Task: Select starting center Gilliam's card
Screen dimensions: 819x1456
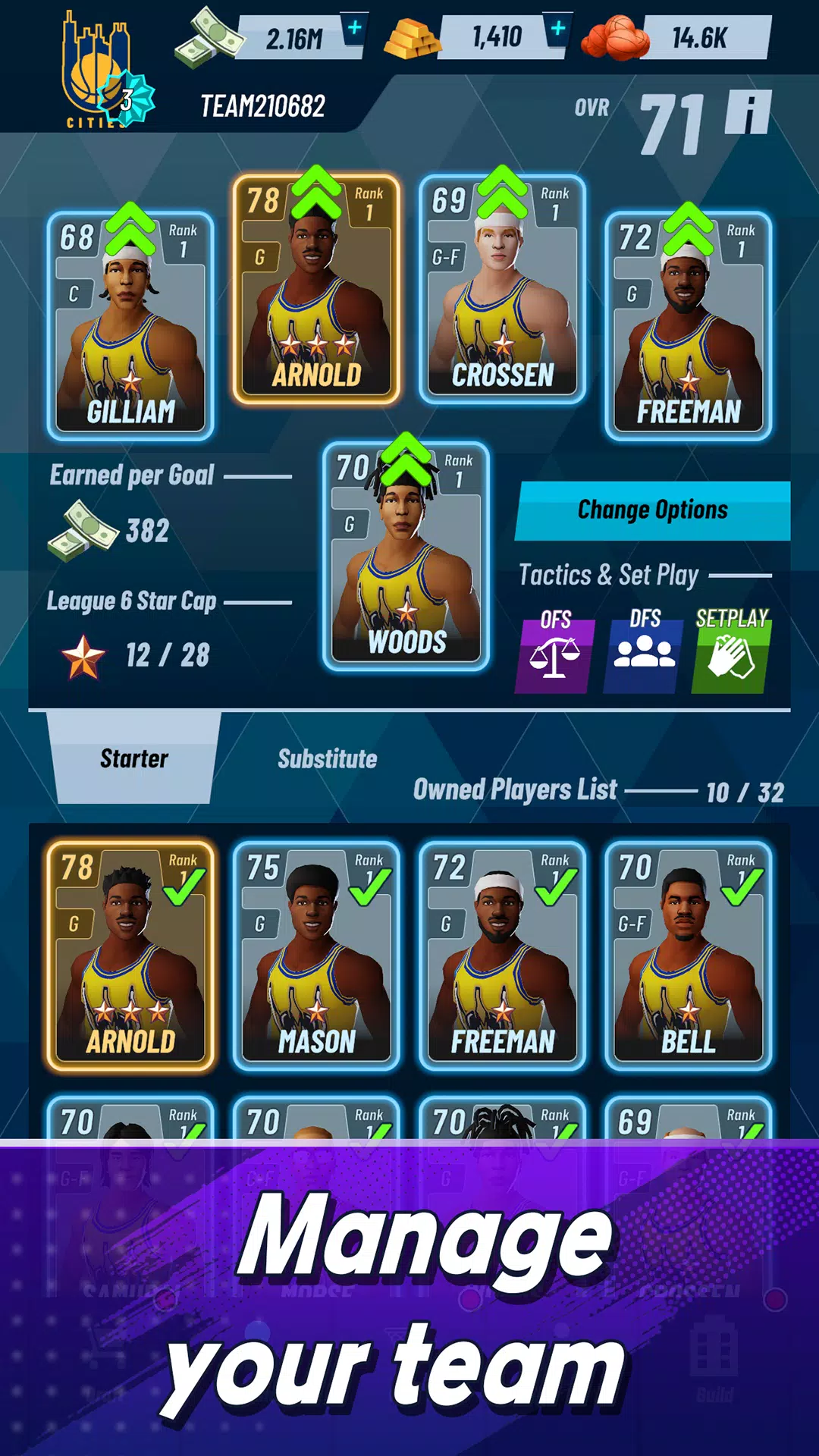Action: coord(130,326)
